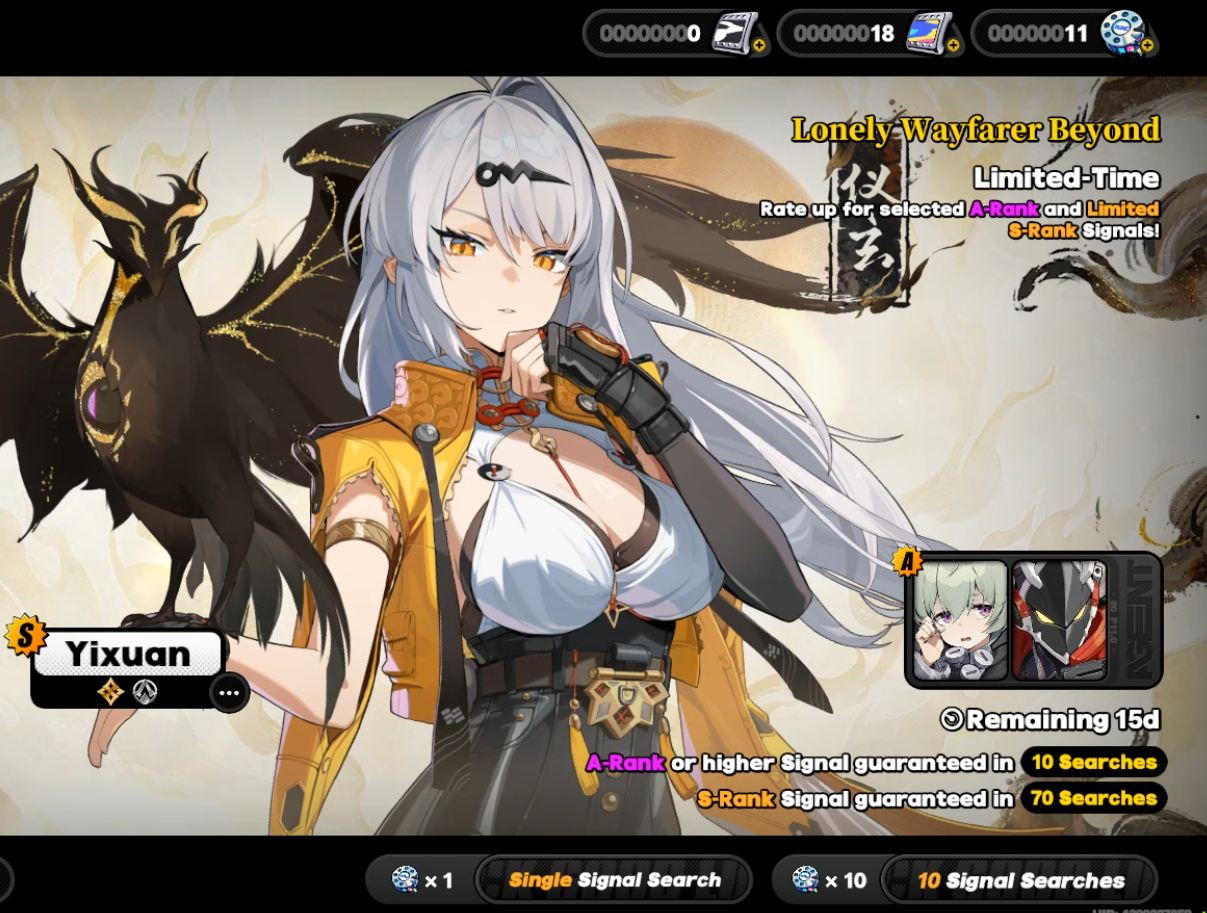Start a Single Signal Search
Screen dimensions: 1207x913
click(613, 881)
